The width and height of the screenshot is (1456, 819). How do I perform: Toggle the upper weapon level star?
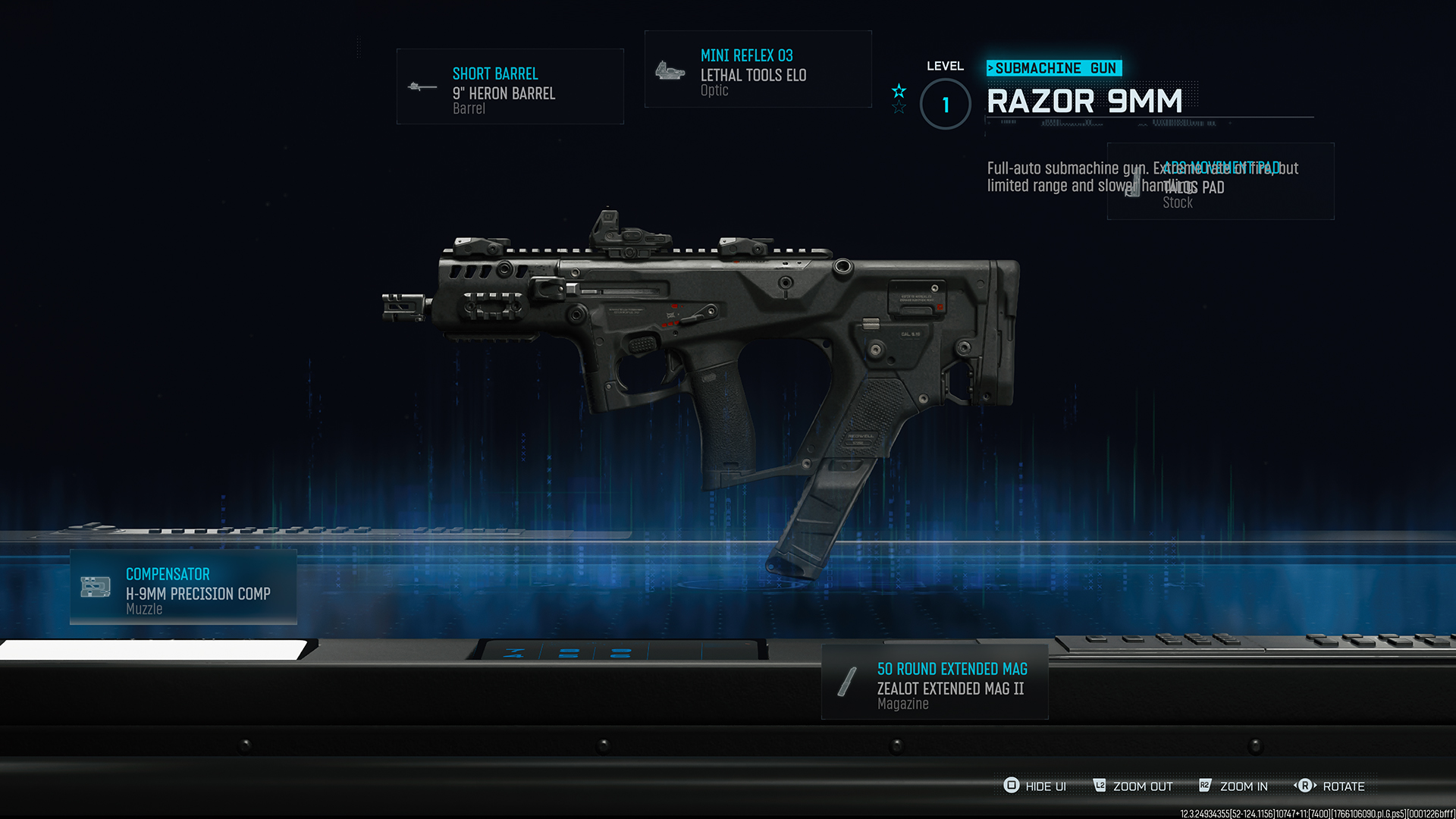point(899,92)
